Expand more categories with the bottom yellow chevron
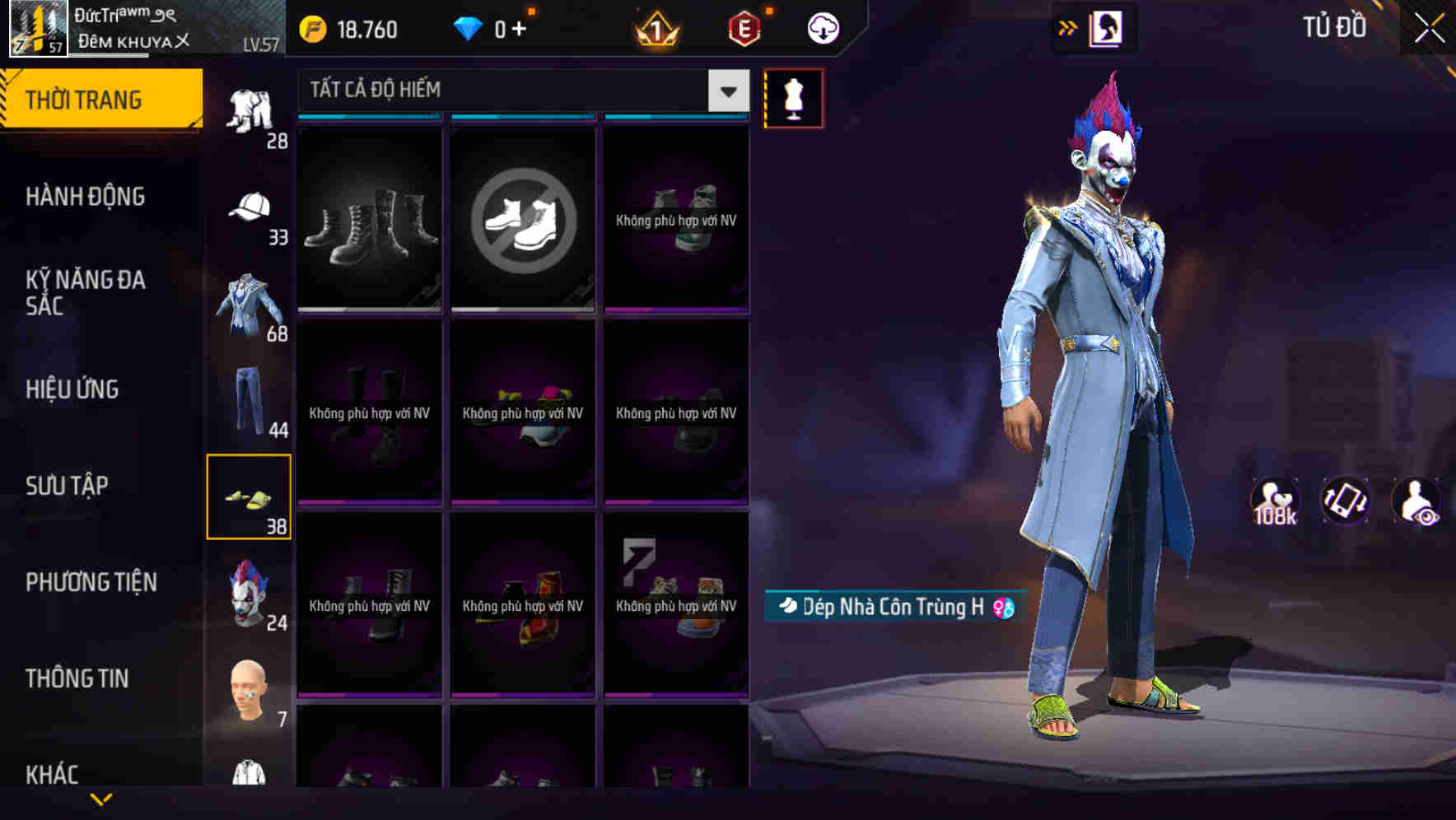 point(101,799)
